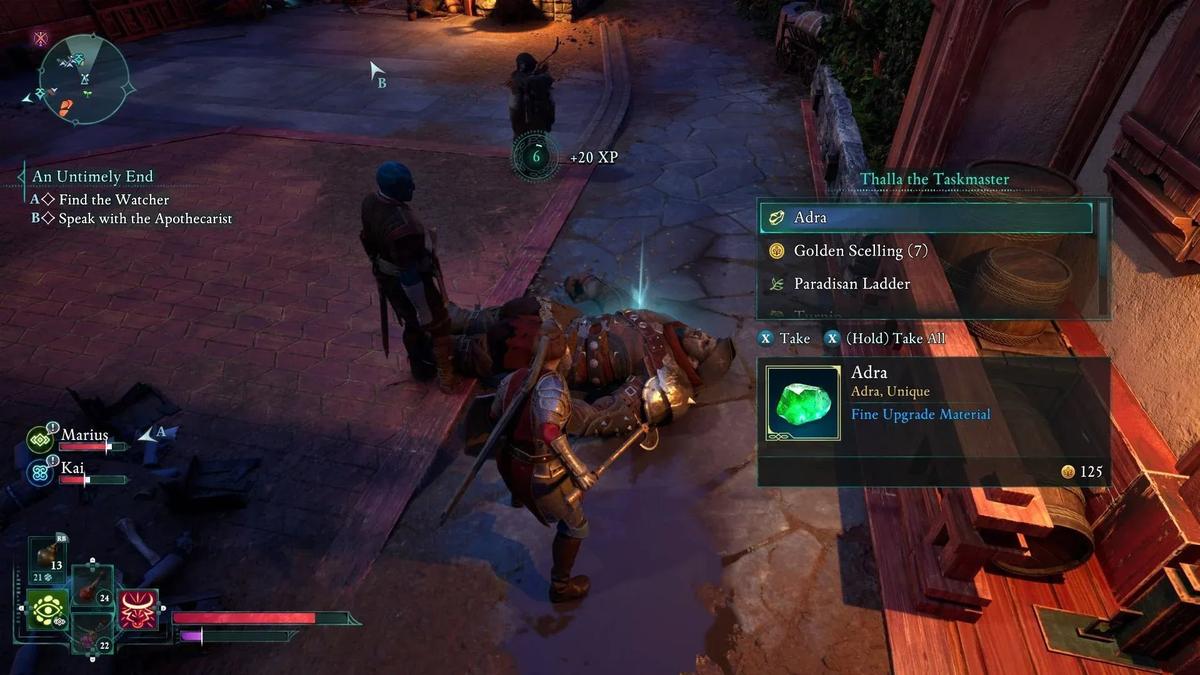Activate the red bull head ability
The width and height of the screenshot is (1200, 675).
138,609
